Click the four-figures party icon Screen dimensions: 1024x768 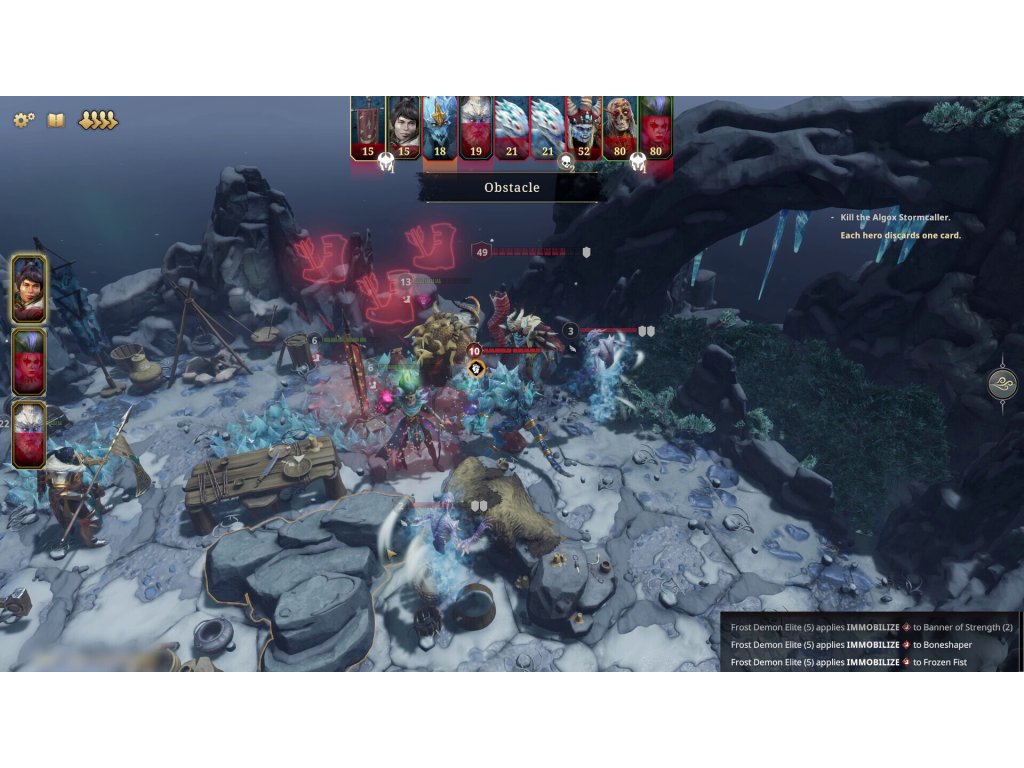[98, 120]
